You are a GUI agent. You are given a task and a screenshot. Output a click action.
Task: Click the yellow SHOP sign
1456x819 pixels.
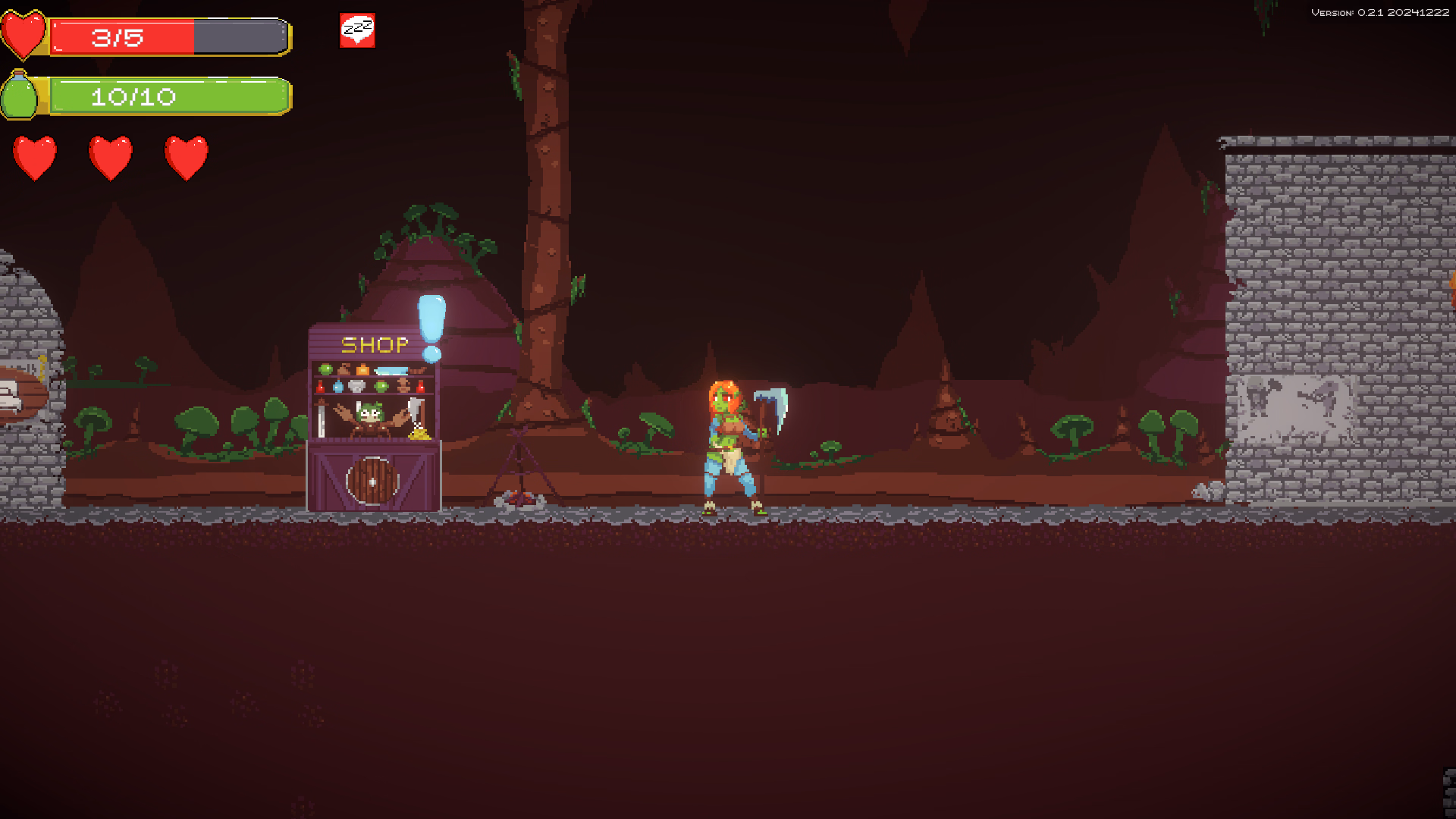coord(374,344)
